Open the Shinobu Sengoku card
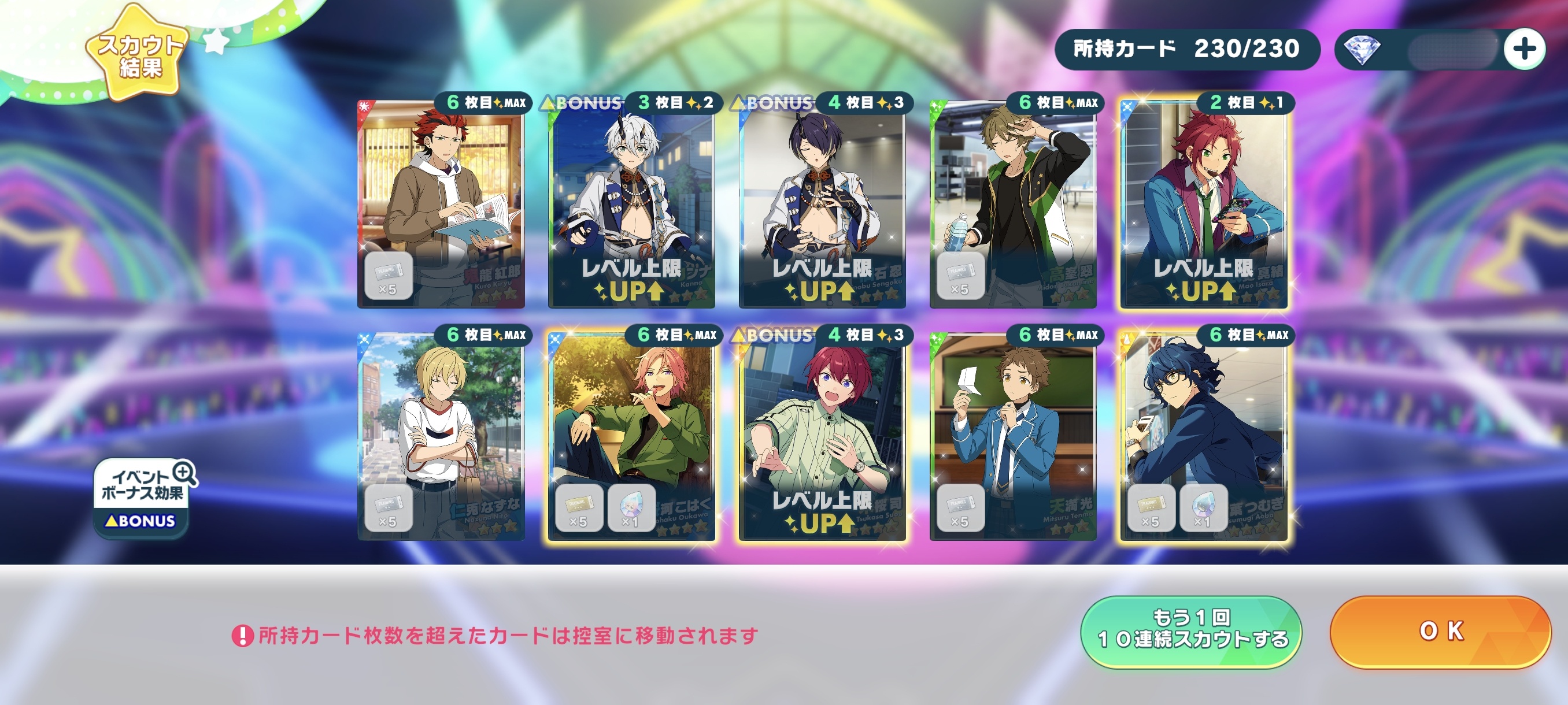Image resolution: width=1568 pixels, height=705 pixels. point(822,204)
